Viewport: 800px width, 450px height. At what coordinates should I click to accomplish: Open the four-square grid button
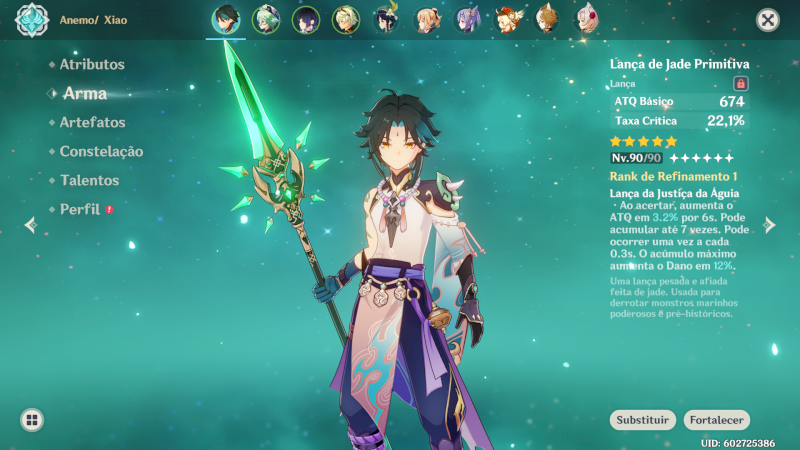[32, 420]
